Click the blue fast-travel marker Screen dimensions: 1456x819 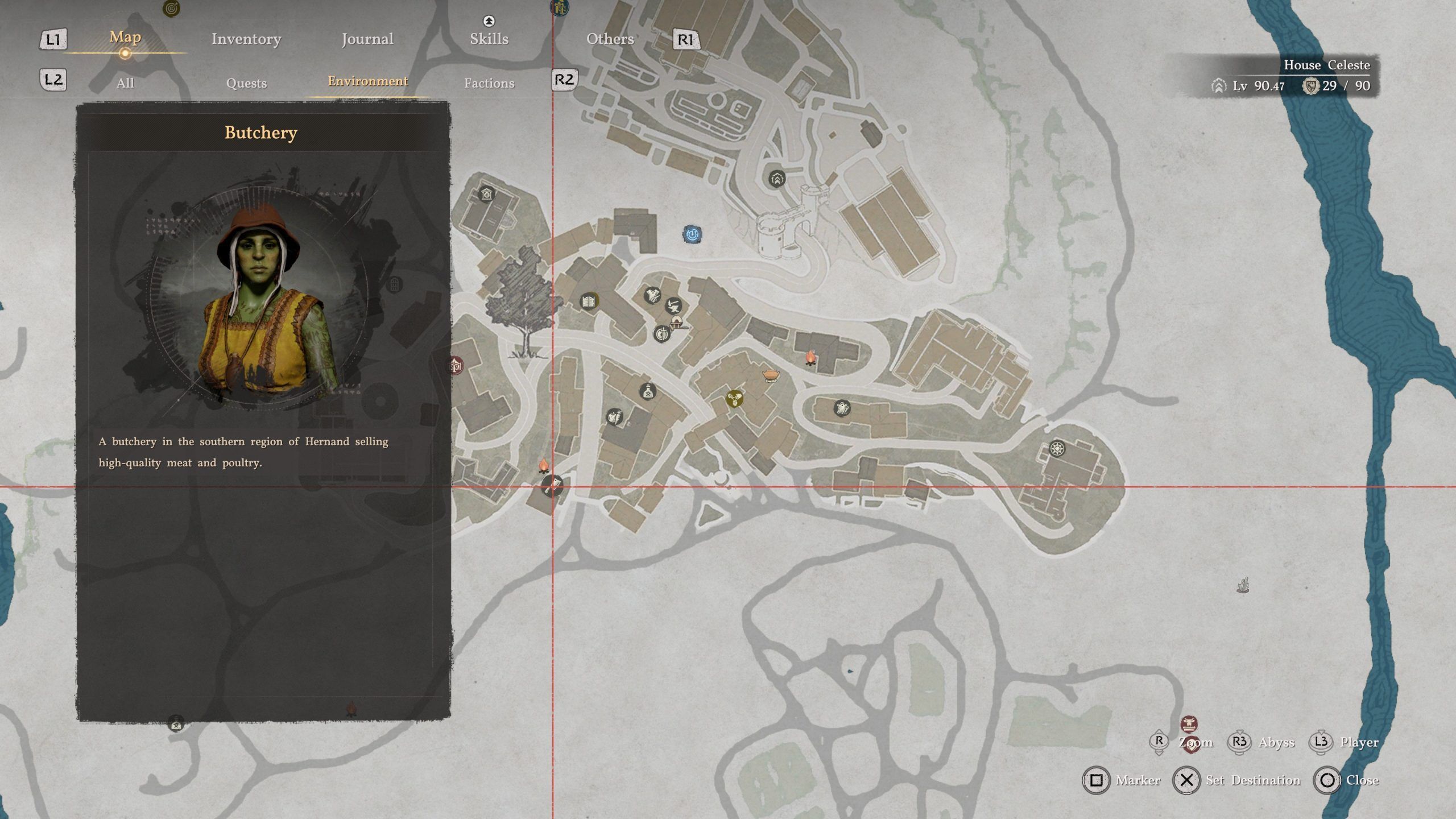(692, 234)
